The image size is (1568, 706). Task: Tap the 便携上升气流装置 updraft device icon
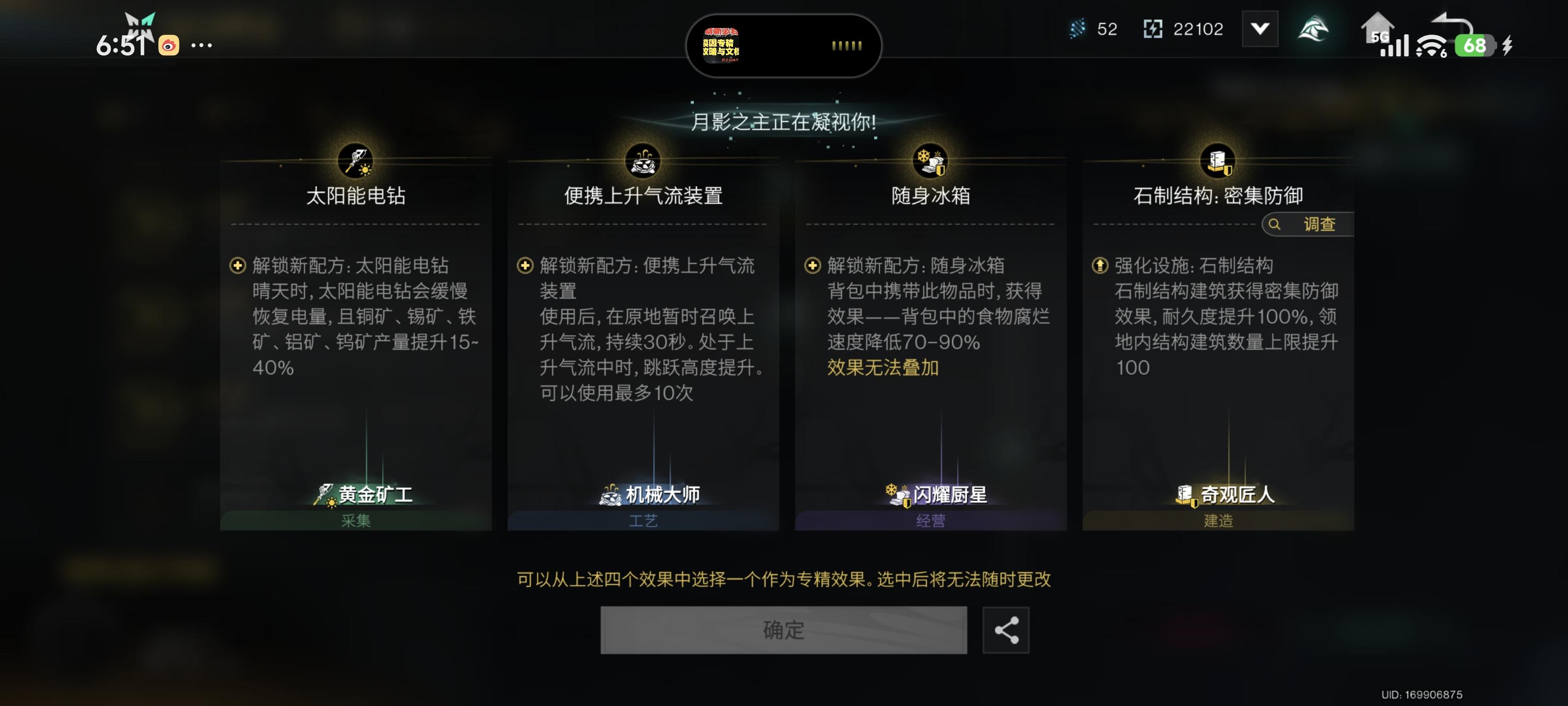pos(643,160)
